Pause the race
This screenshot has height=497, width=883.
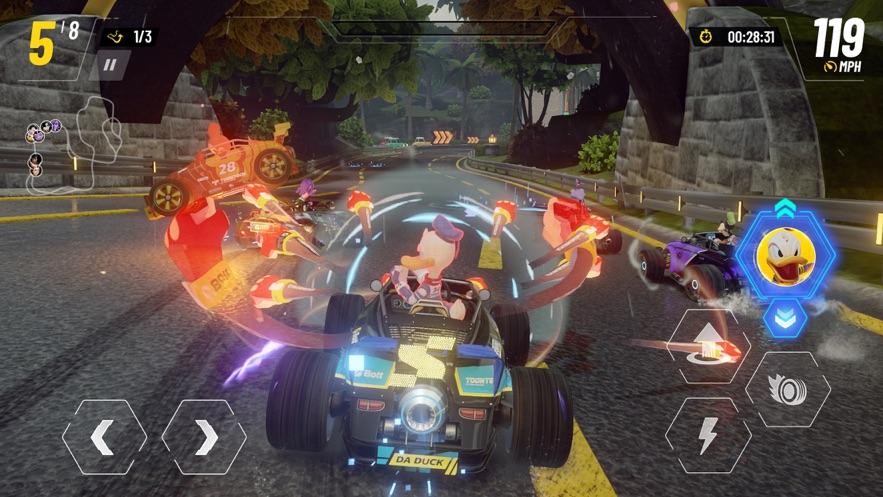[x=111, y=66]
